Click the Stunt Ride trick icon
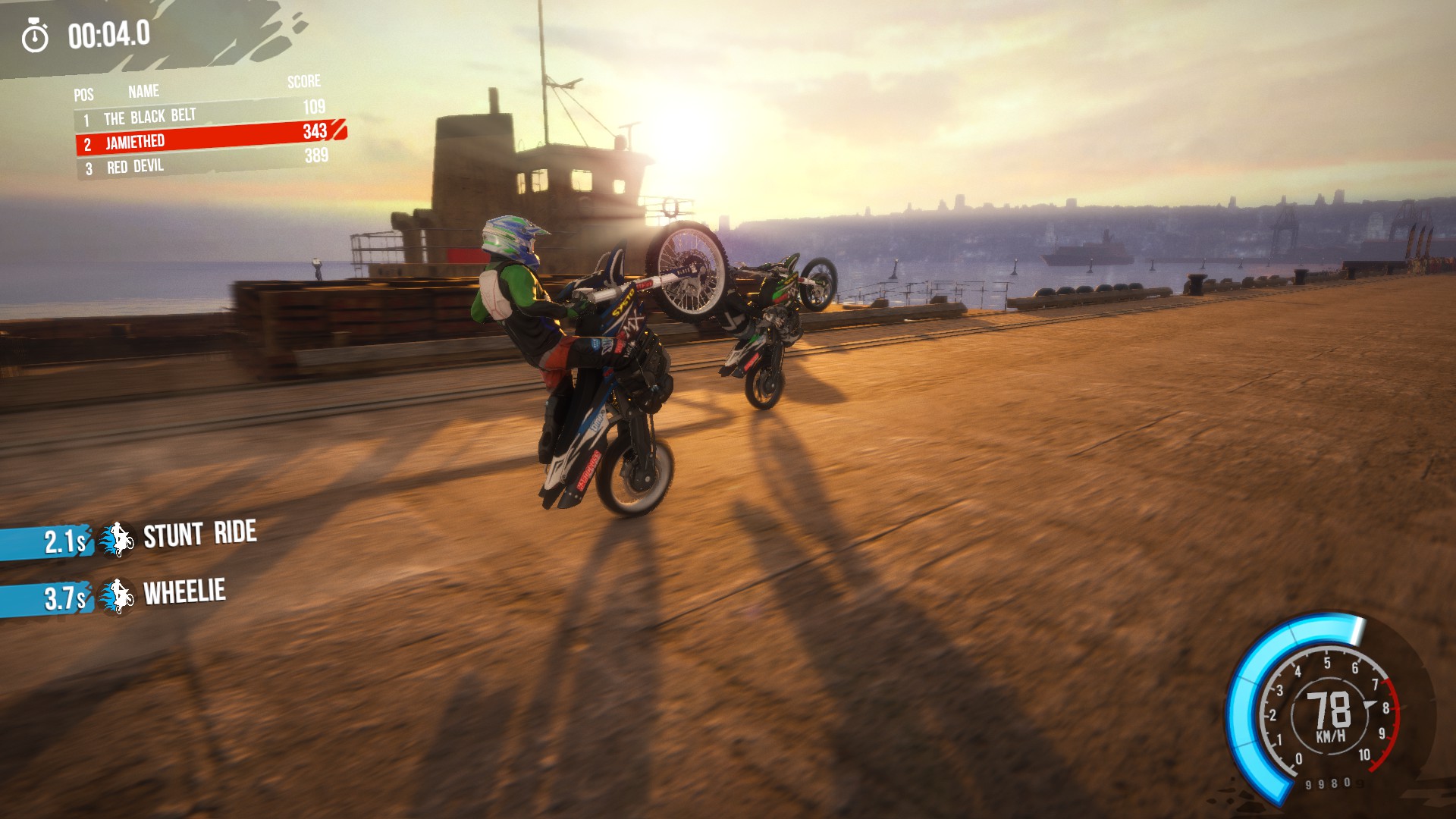Image resolution: width=1456 pixels, height=819 pixels. (118, 539)
